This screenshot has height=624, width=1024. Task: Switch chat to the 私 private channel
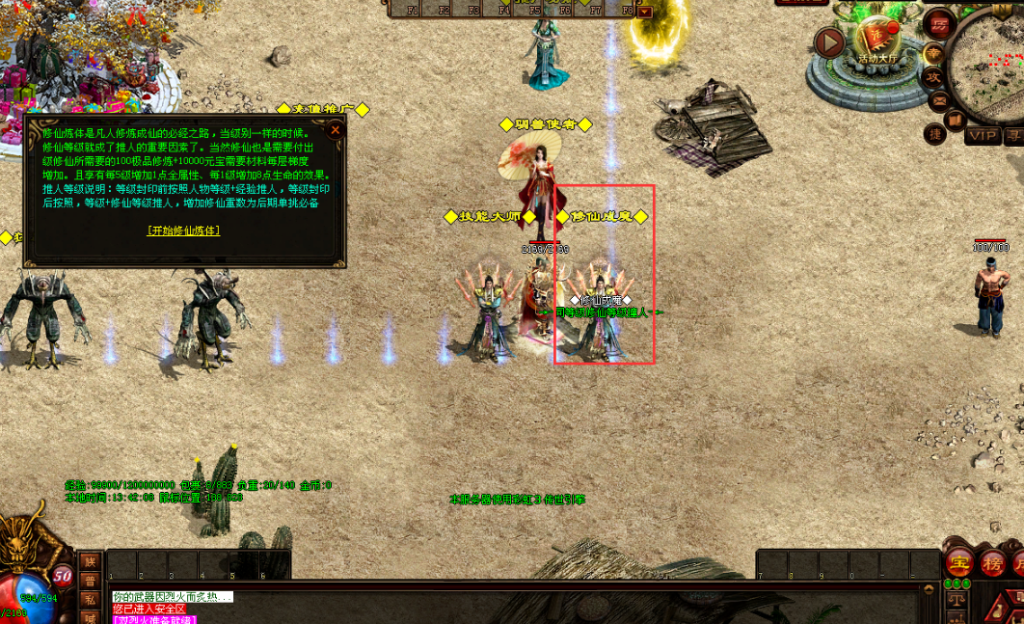tap(90, 599)
